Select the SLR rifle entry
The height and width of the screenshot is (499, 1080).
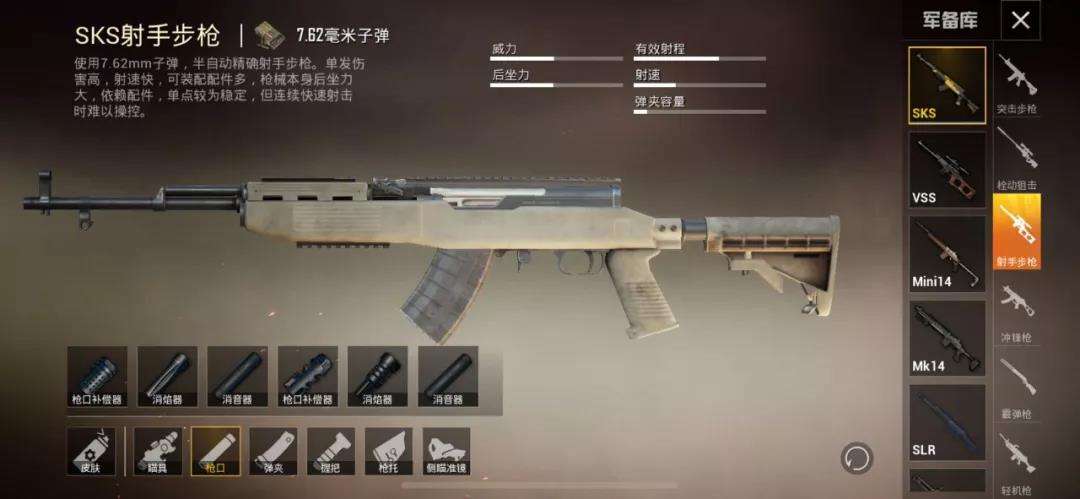point(946,421)
